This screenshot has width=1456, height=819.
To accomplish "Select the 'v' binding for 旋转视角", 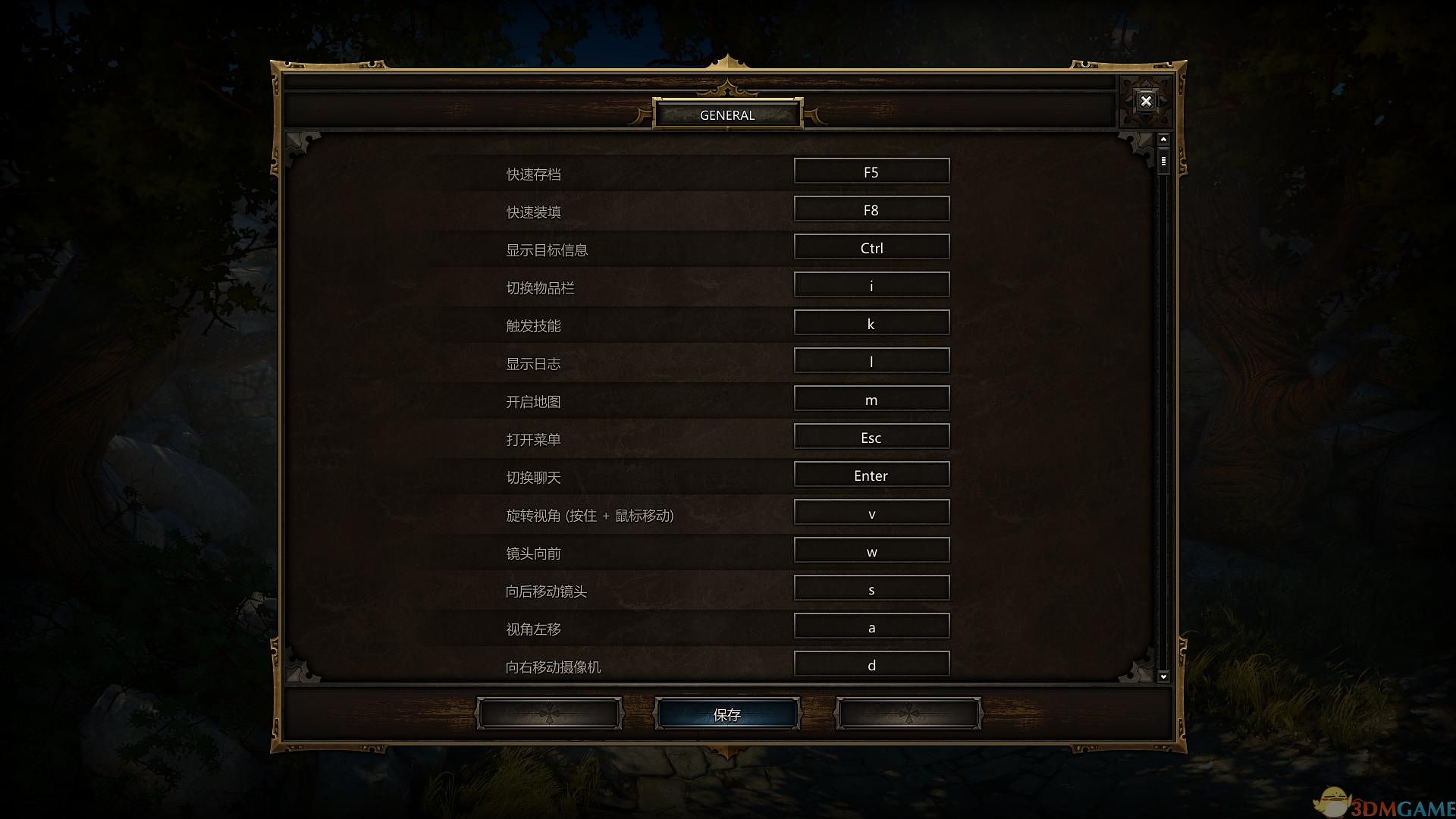I will [871, 512].
